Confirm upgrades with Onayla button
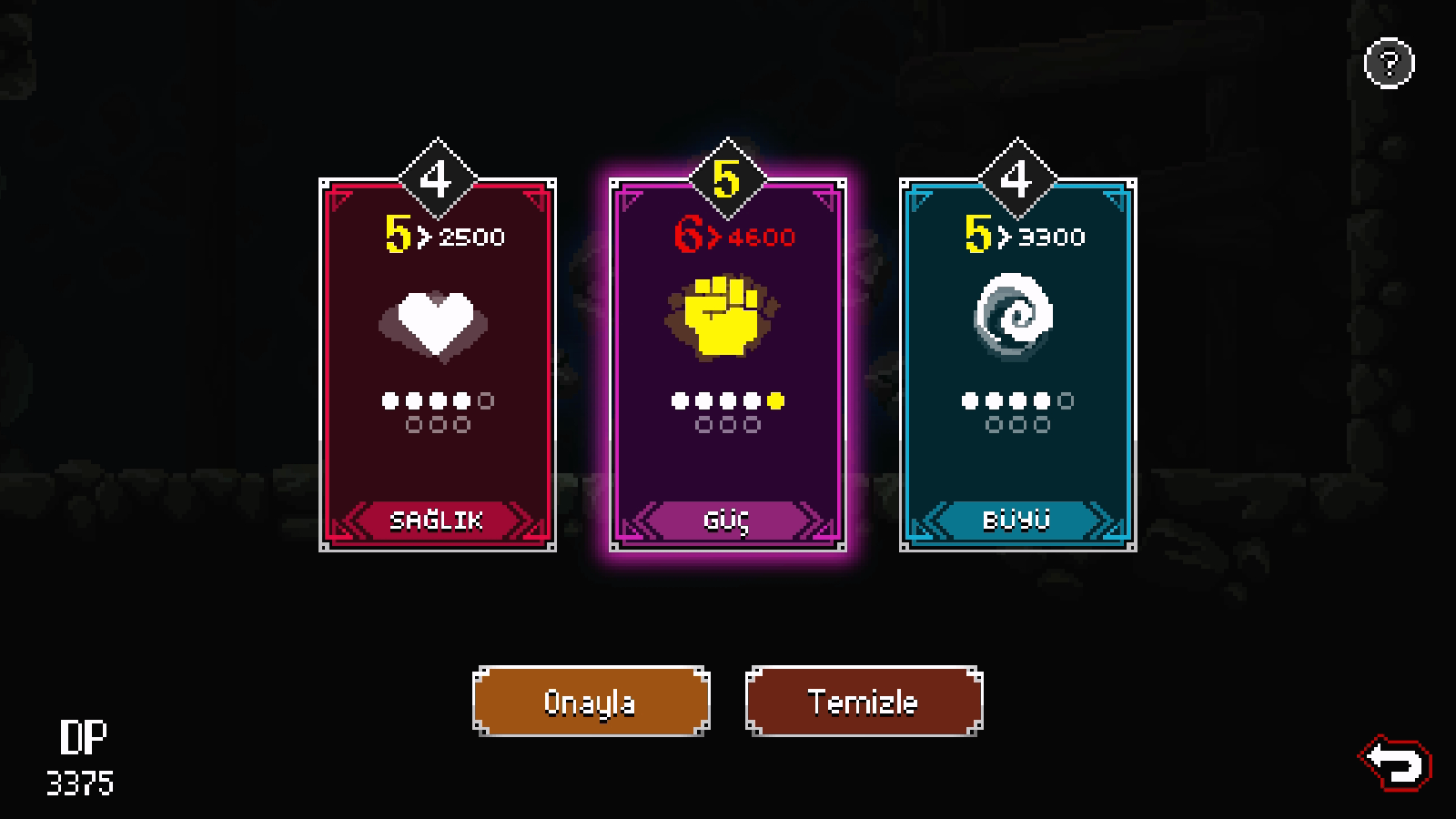 point(591,702)
